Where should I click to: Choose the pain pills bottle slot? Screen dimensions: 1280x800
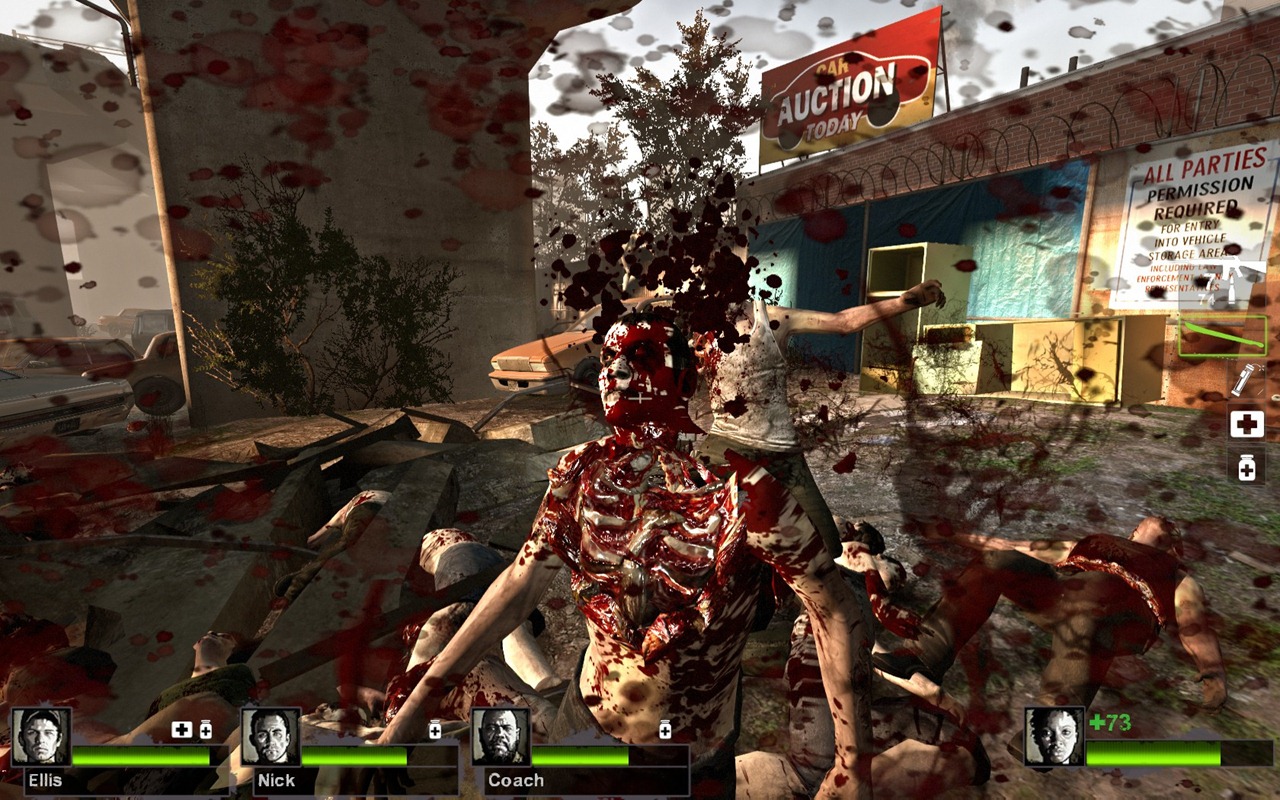click(x=1246, y=466)
